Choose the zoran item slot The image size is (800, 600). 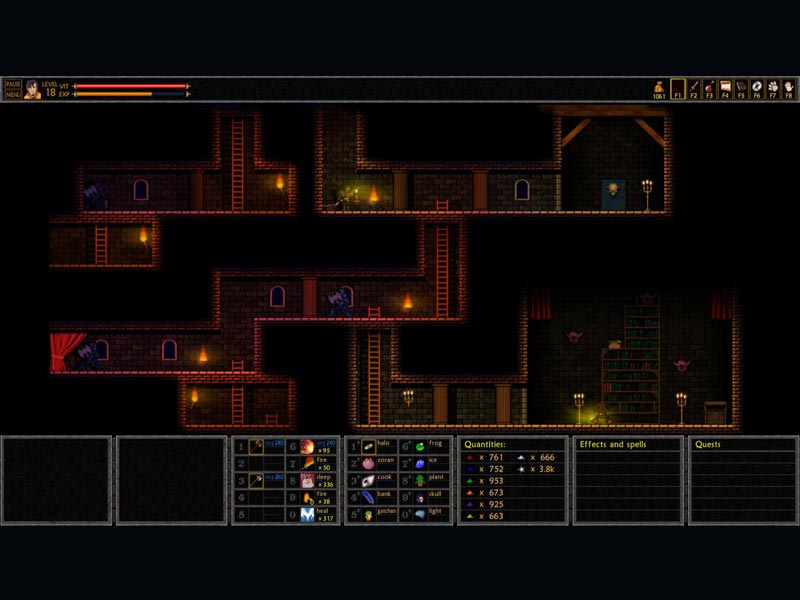(x=368, y=463)
